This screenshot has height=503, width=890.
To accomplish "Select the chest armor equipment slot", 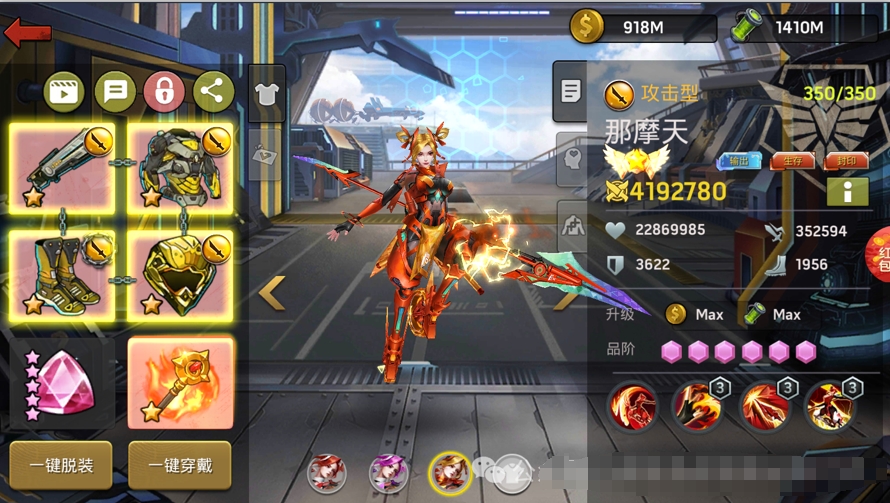I will [x=180, y=169].
